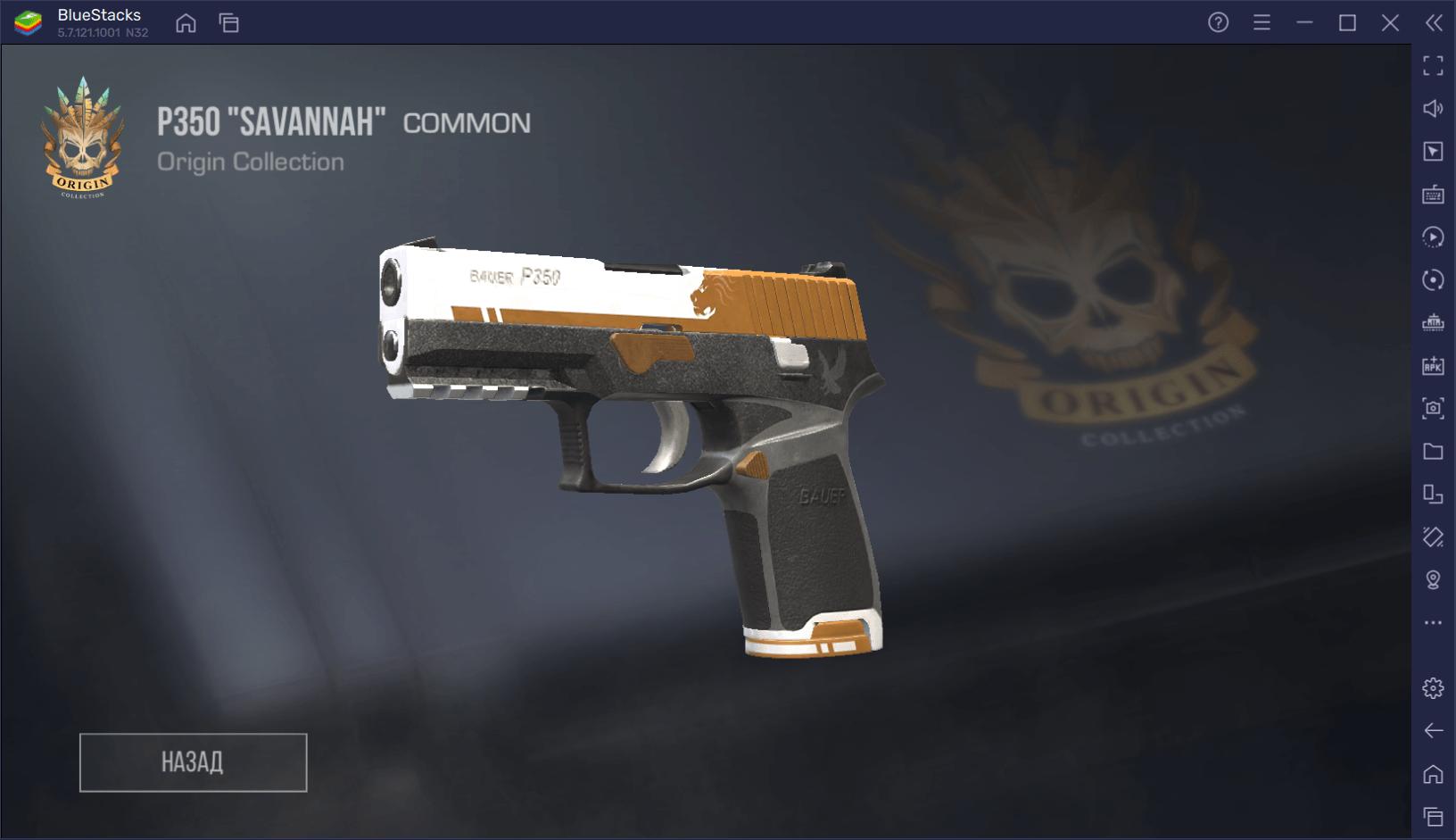Image resolution: width=1456 pixels, height=840 pixels.
Task: Click the НАЗАД back button
Action: tap(193, 762)
